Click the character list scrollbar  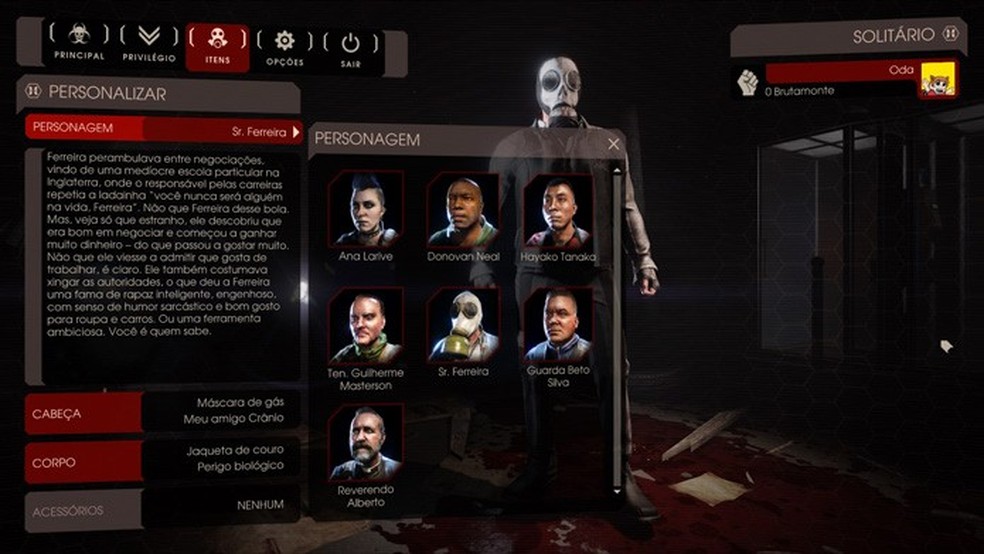pos(616,330)
